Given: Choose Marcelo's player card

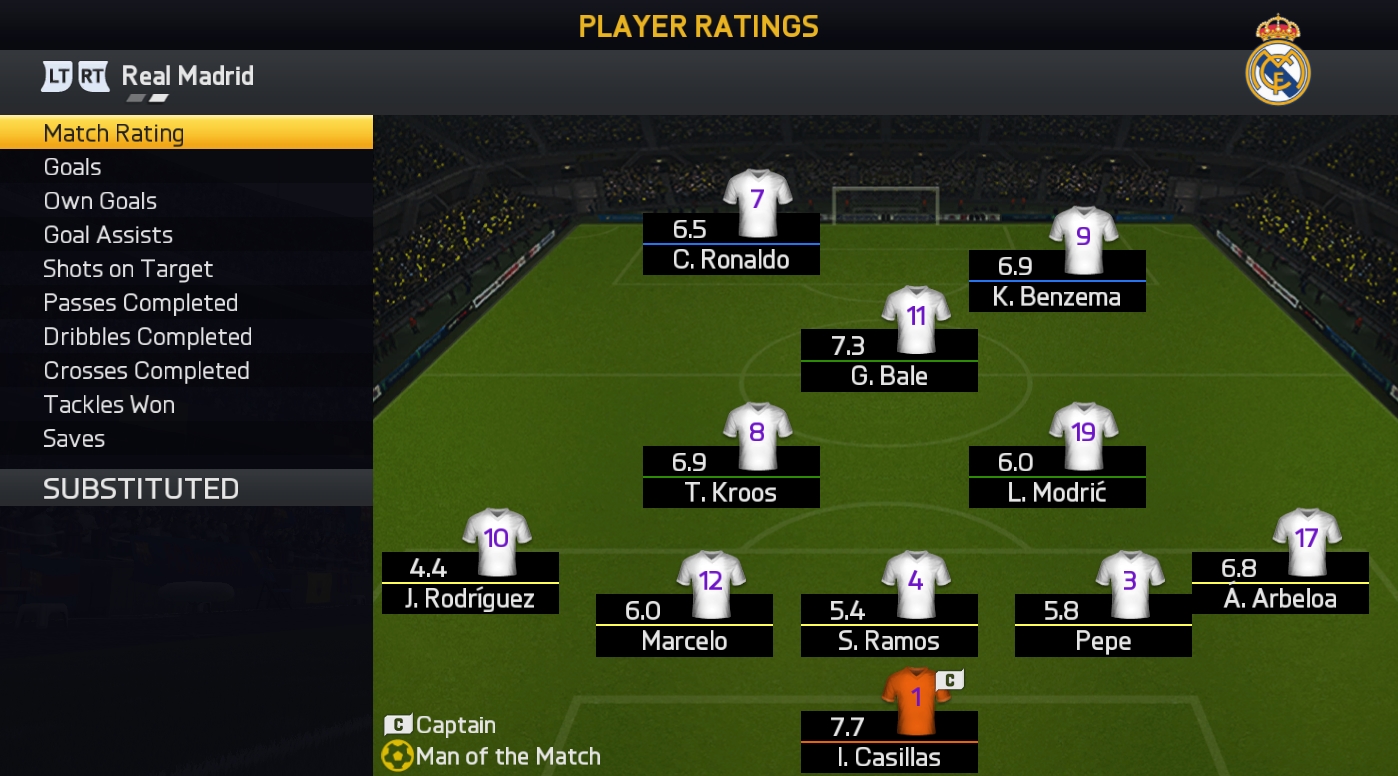Looking at the screenshot, I should click(x=684, y=624).
